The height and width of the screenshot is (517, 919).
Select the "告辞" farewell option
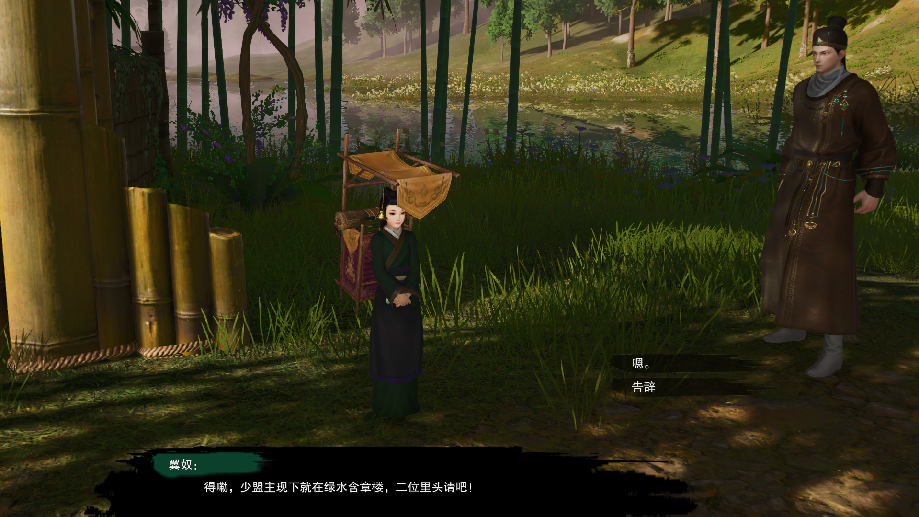(645, 386)
